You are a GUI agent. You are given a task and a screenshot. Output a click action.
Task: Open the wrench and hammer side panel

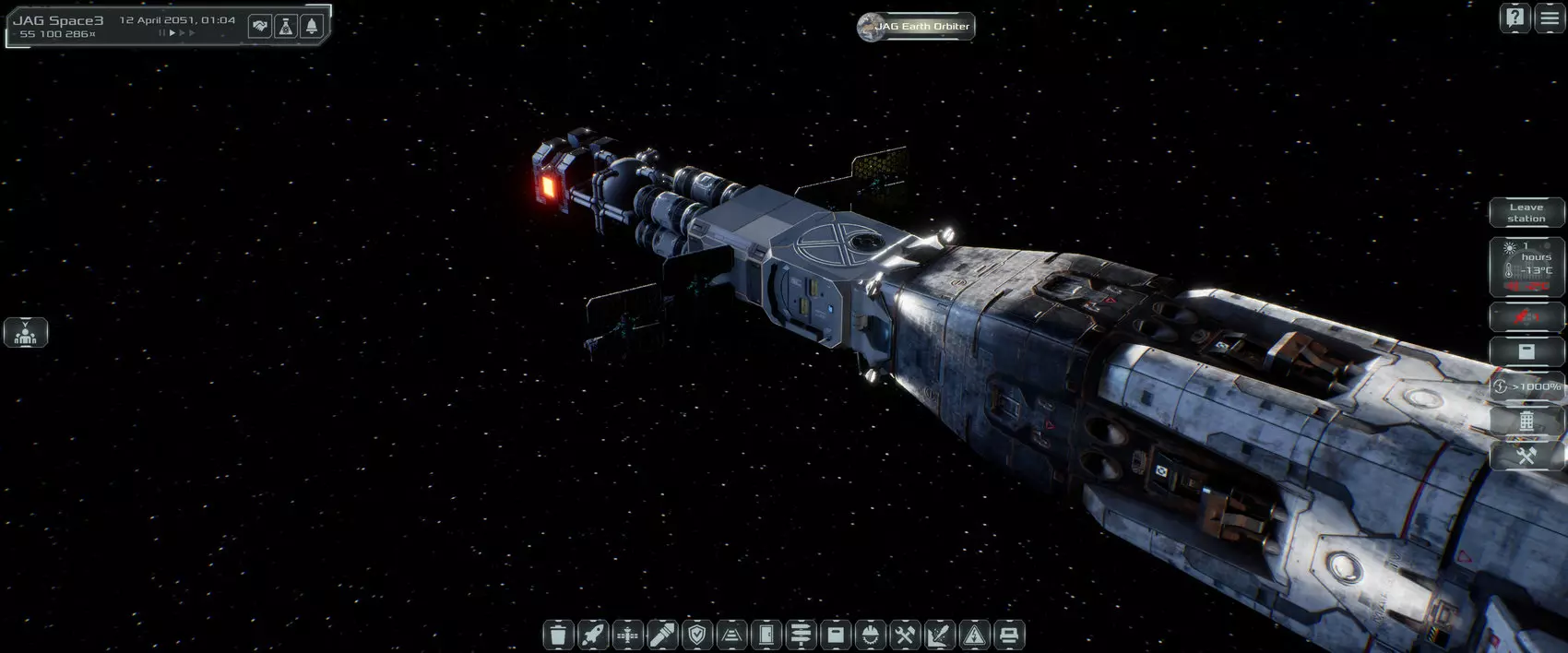pos(1526,456)
